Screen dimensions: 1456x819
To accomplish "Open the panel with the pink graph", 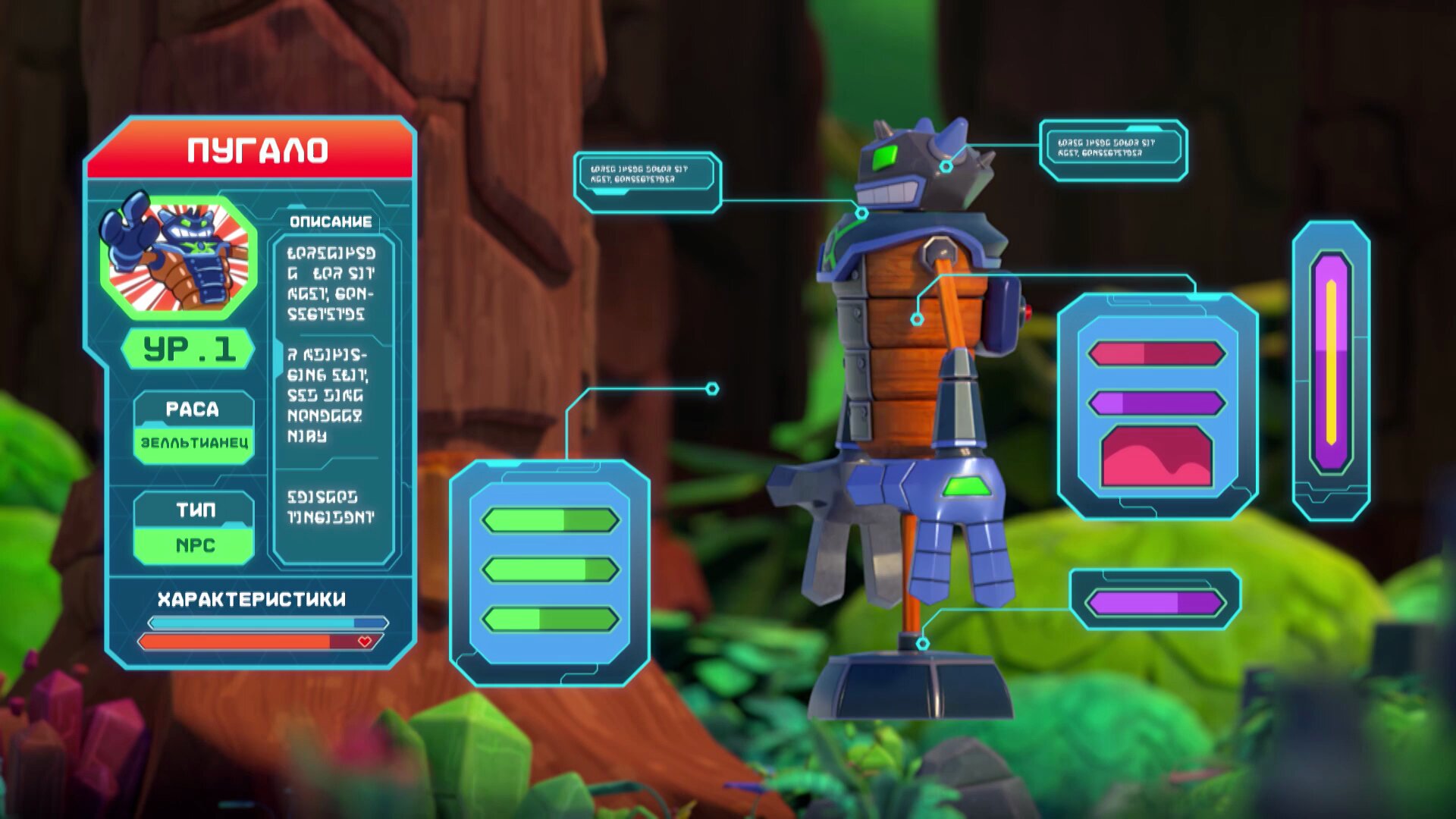I will 1156,406.
